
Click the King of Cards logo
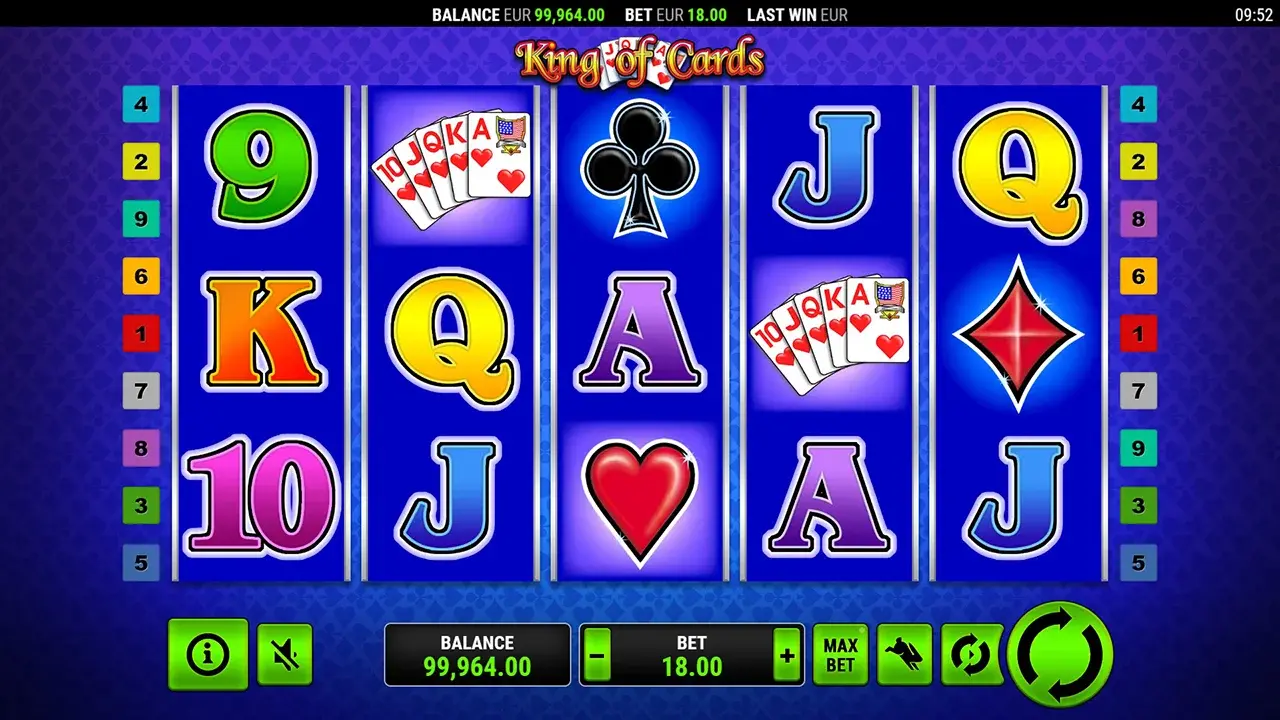point(640,60)
